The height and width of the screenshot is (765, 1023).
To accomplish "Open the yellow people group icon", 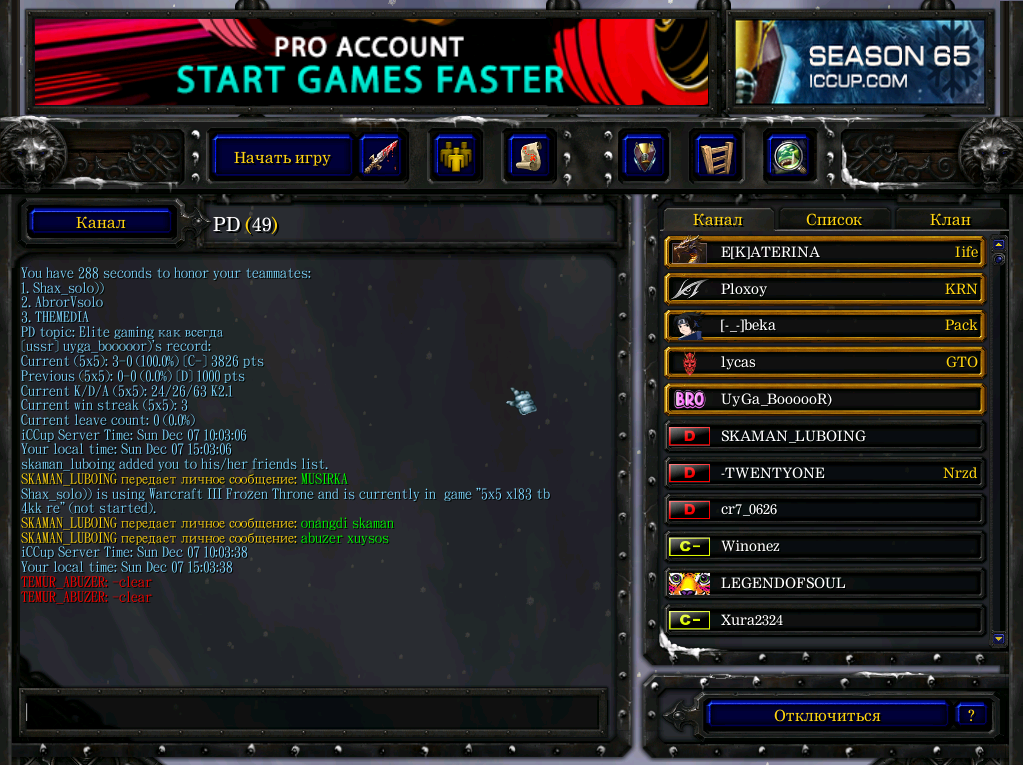I will pyautogui.click(x=456, y=157).
